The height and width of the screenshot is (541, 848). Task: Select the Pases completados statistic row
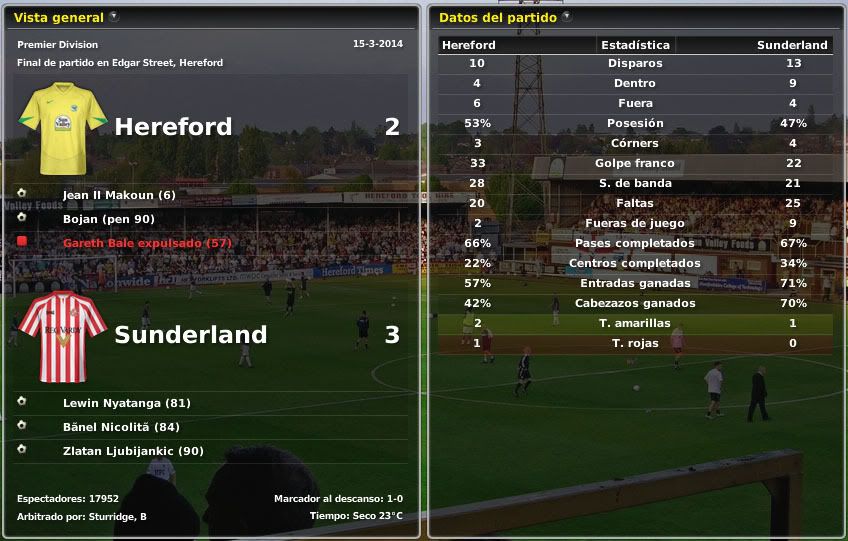point(635,243)
